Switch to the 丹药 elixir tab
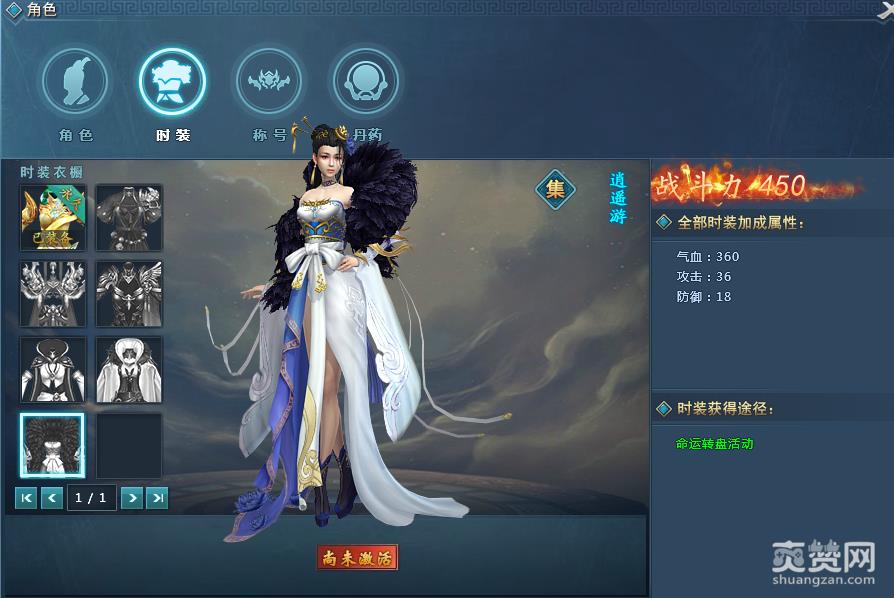The height and width of the screenshot is (598, 894). [x=366, y=83]
